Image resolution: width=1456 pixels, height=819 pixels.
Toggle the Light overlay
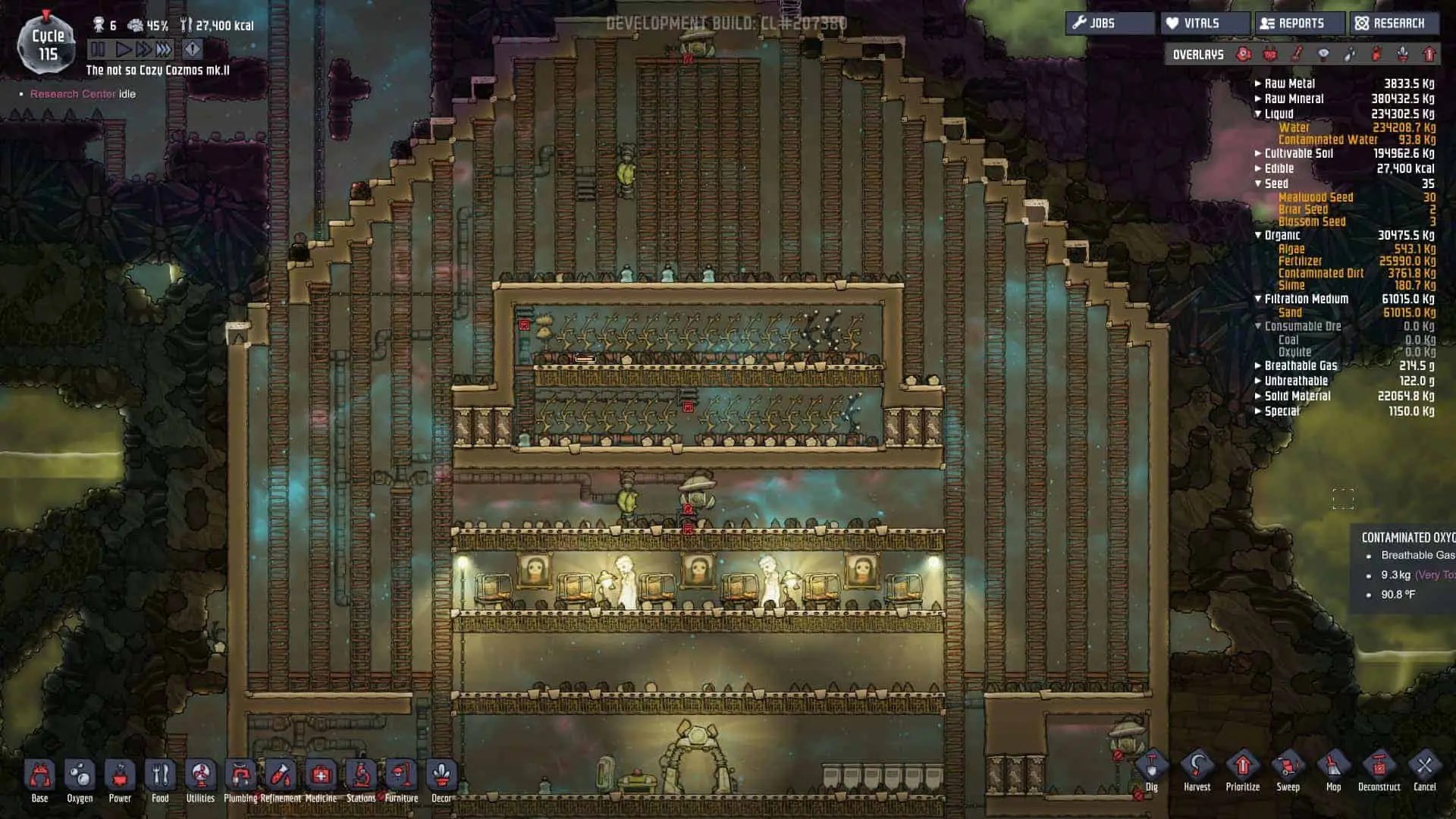click(1324, 55)
